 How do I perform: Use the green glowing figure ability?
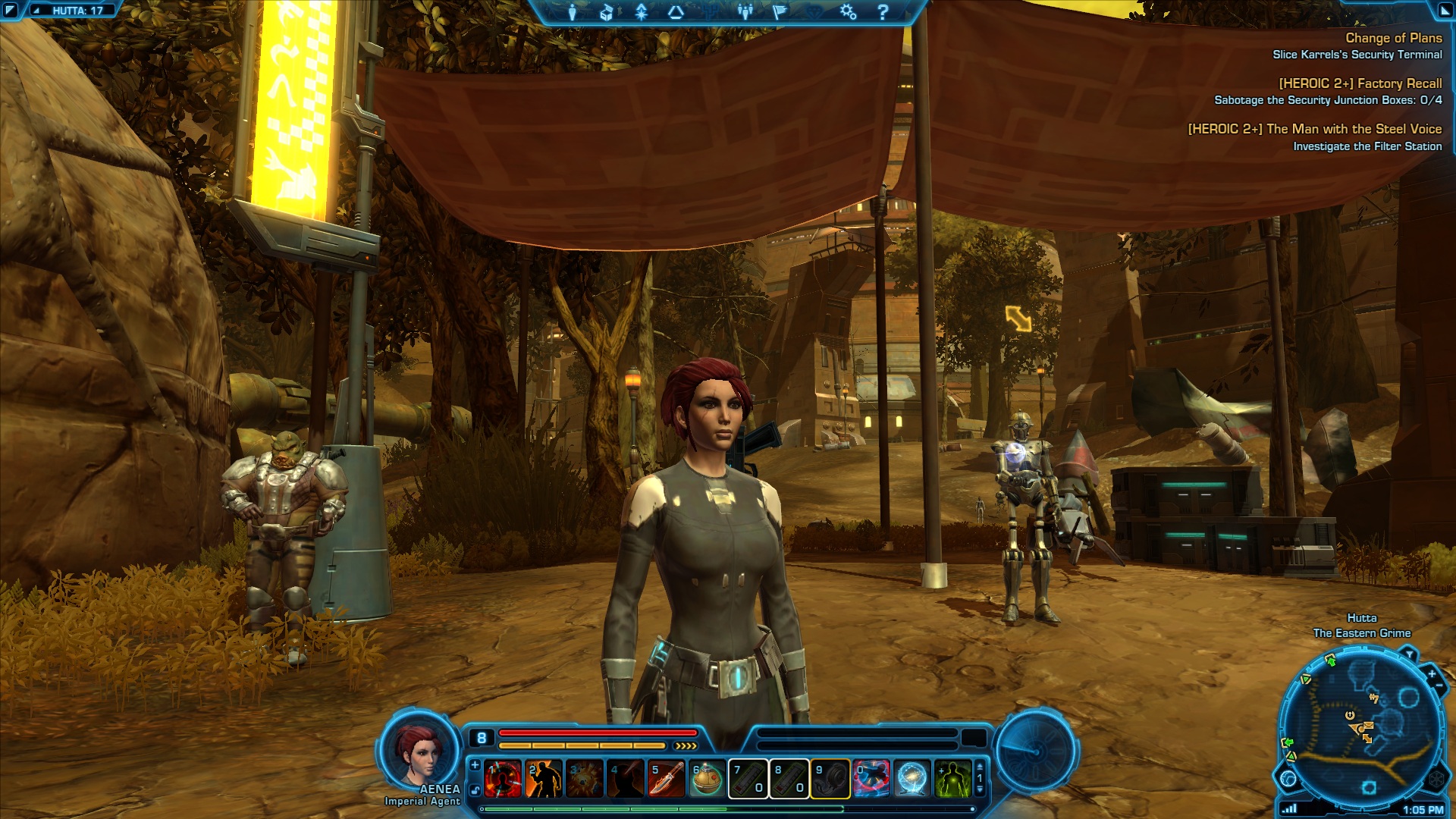[952, 779]
